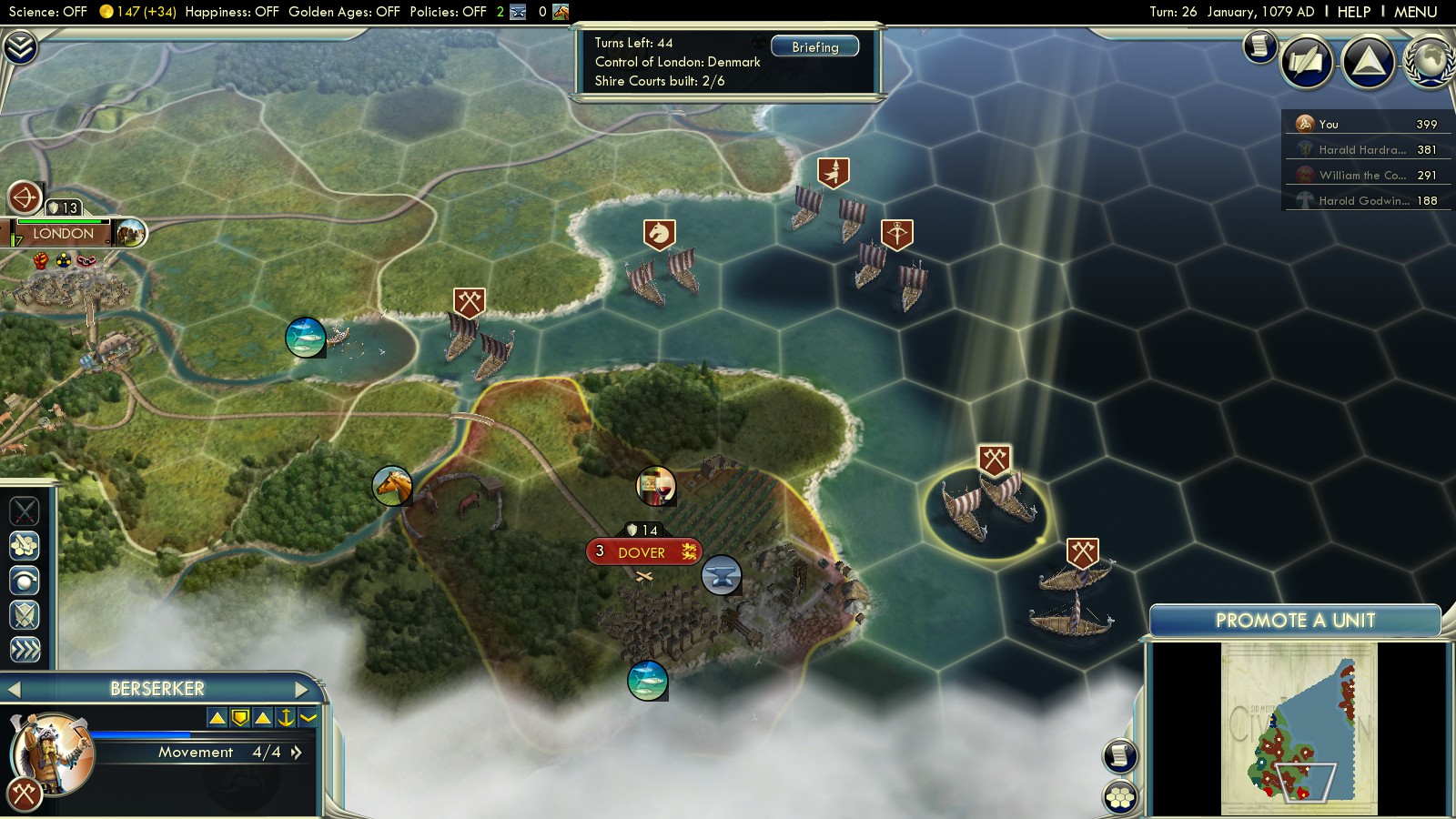
Task: Click the Promote A Unit button
Action: [1295, 621]
